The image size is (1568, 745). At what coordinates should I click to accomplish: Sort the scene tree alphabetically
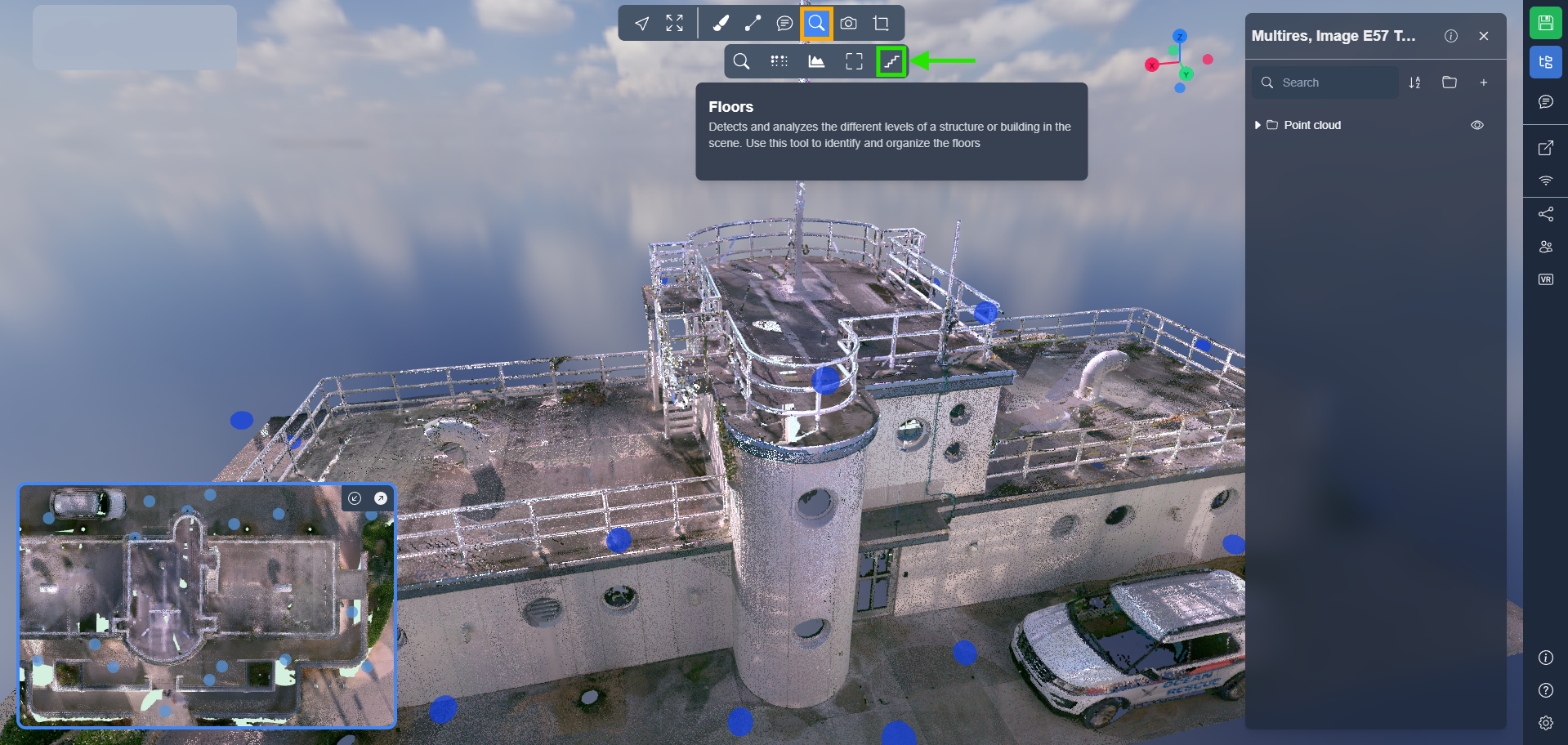click(x=1415, y=83)
